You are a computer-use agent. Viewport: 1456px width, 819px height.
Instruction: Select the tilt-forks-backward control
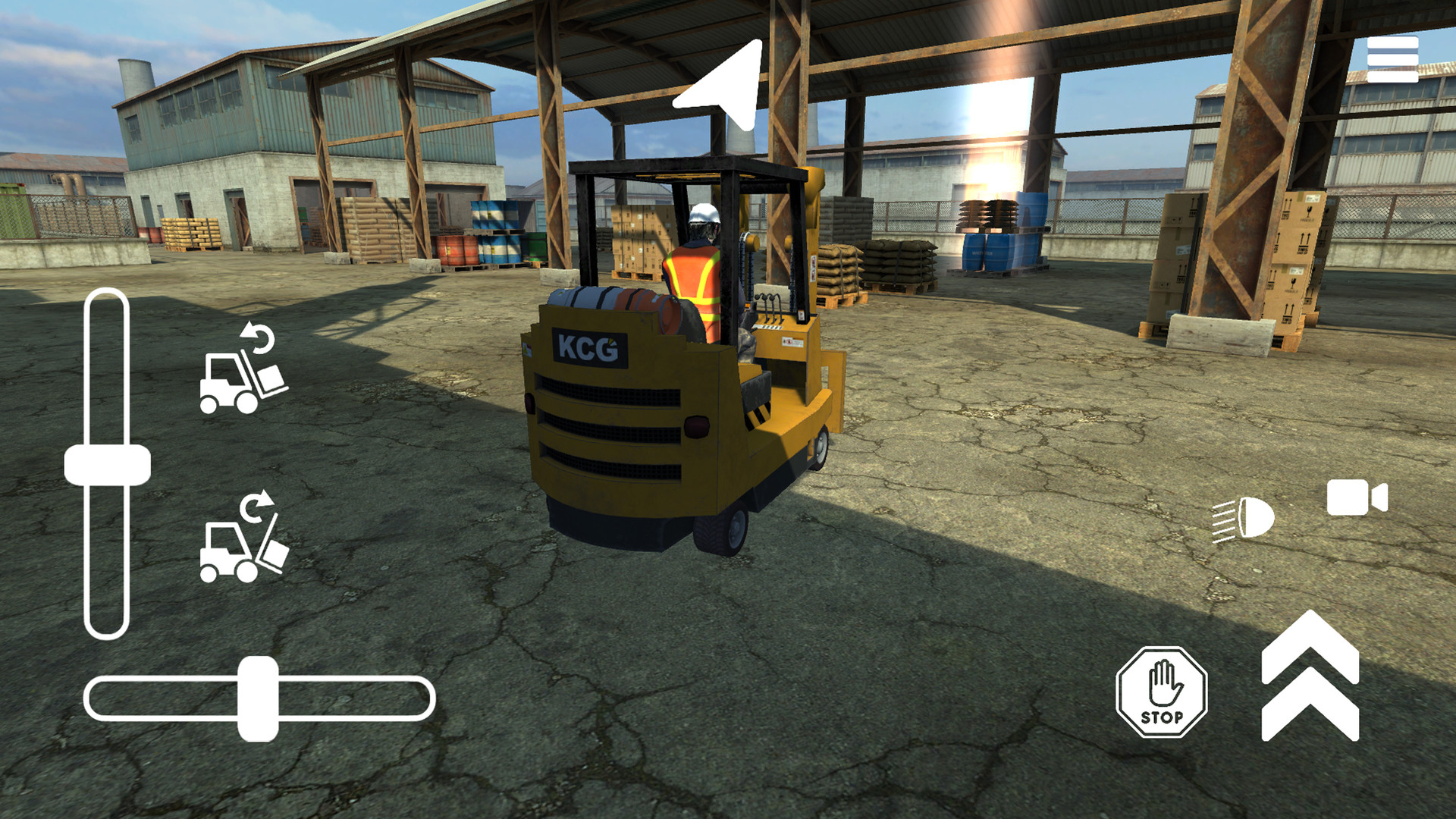241,372
